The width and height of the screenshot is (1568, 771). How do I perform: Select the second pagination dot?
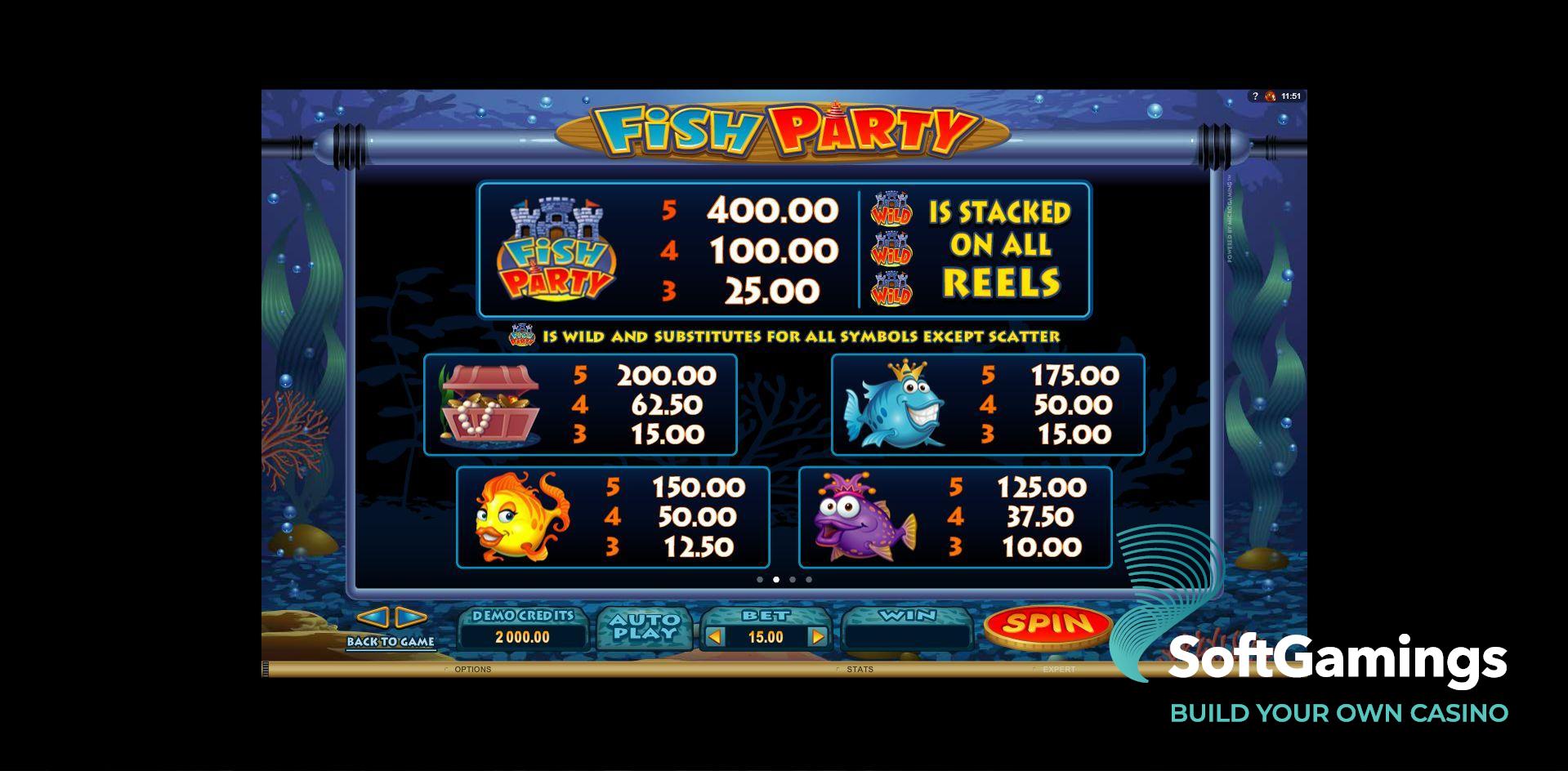coord(776,579)
